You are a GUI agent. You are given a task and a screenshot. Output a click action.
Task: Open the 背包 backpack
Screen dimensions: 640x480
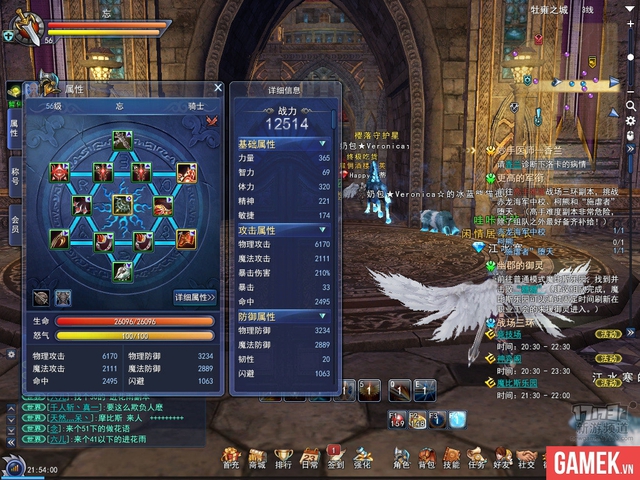tap(427, 459)
